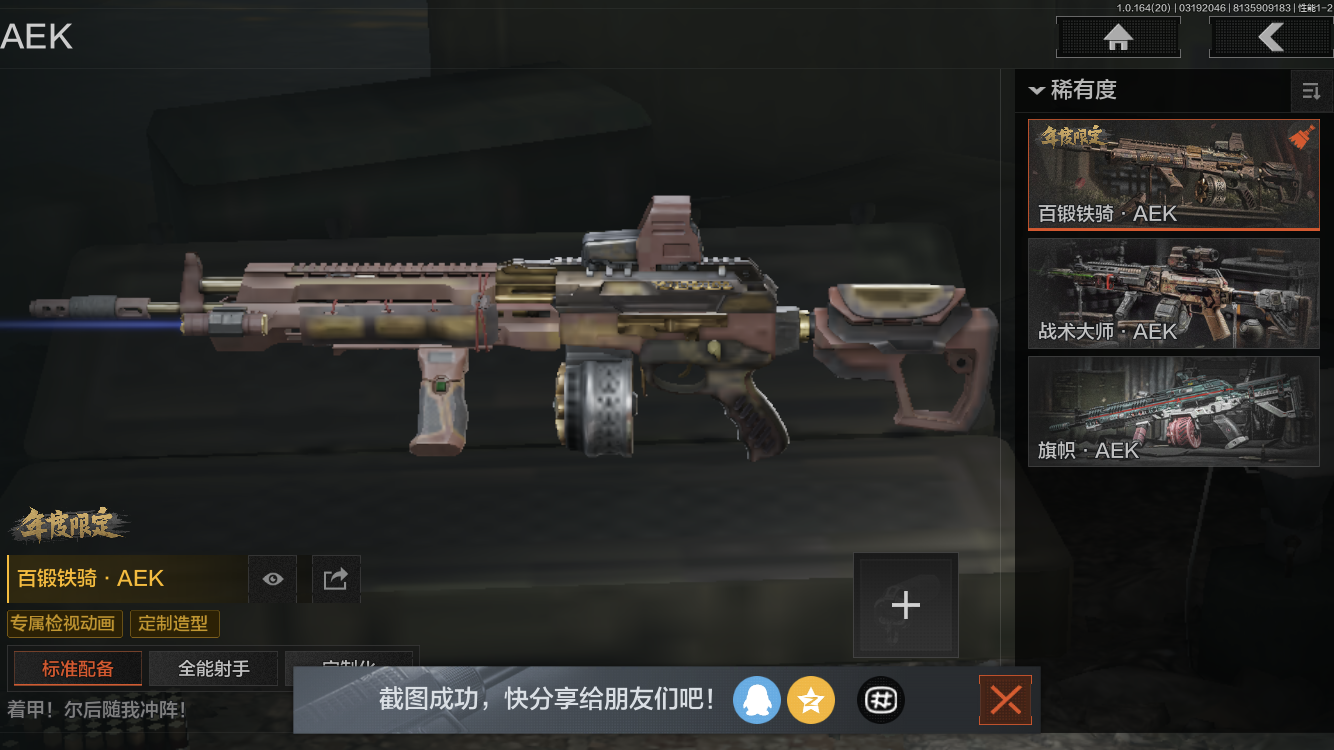
Task: Open the sort icon in the rarity panel
Action: [1312, 91]
